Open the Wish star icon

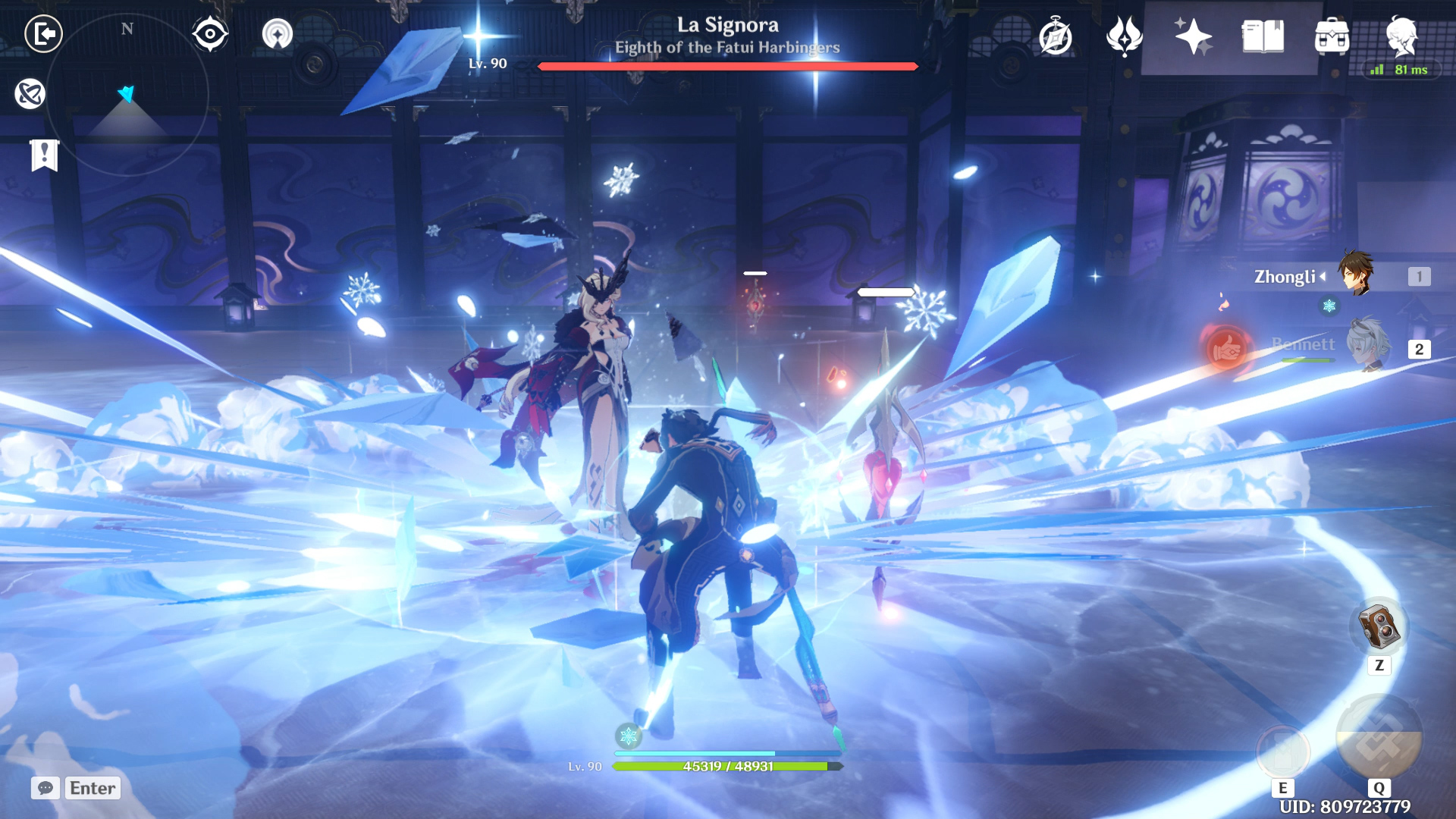(x=1193, y=36)
